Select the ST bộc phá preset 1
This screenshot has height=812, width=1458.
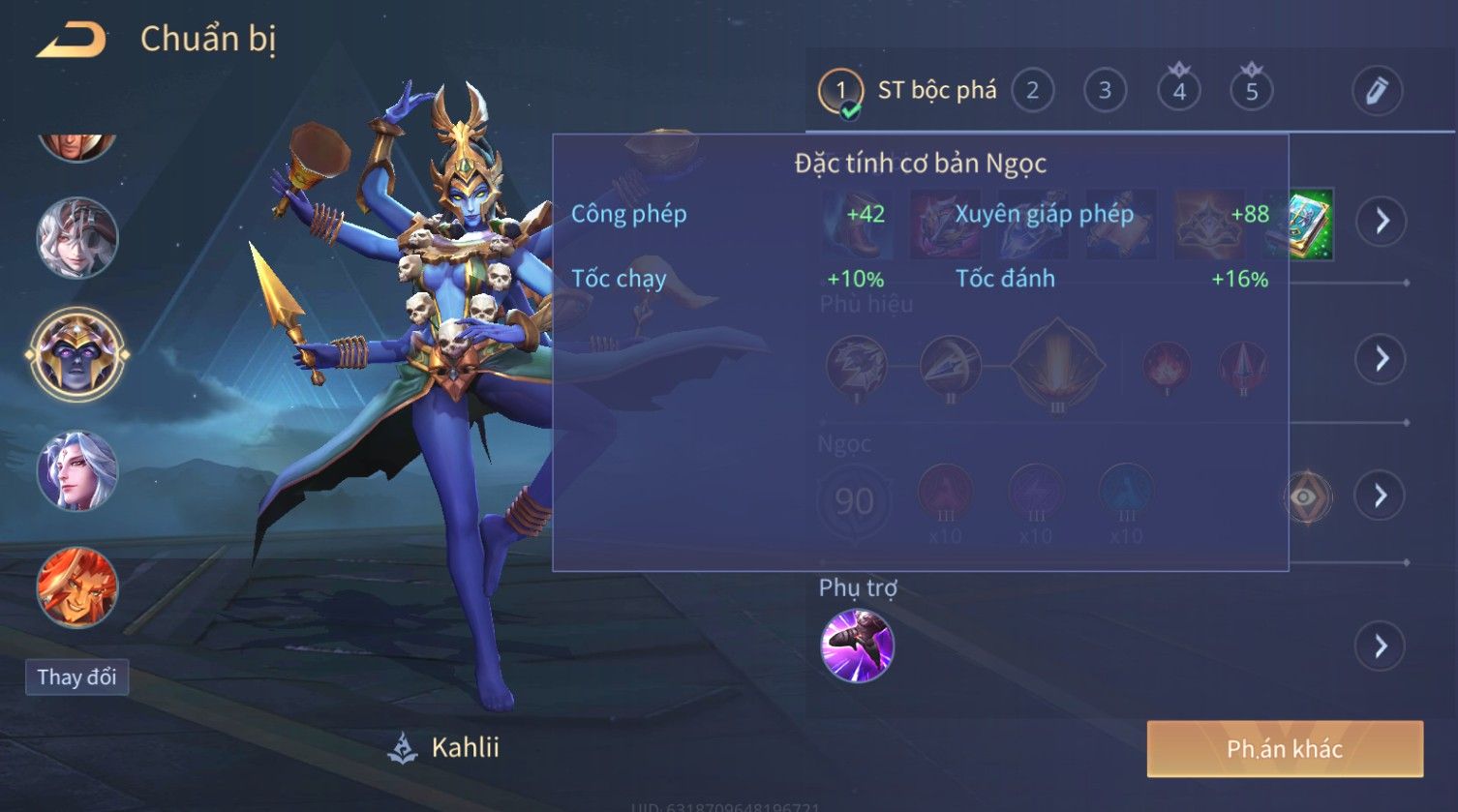click(x=840, y=91)
